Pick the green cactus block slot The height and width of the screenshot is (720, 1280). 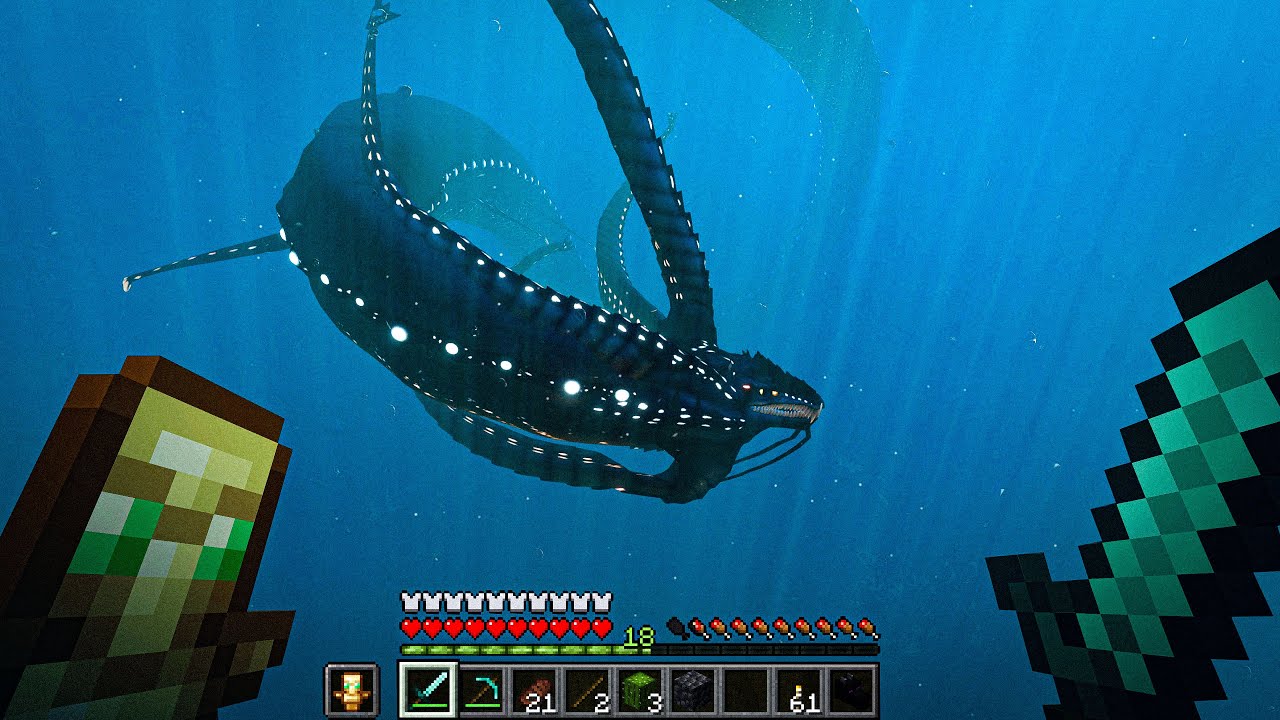click(x=641, y=690)
